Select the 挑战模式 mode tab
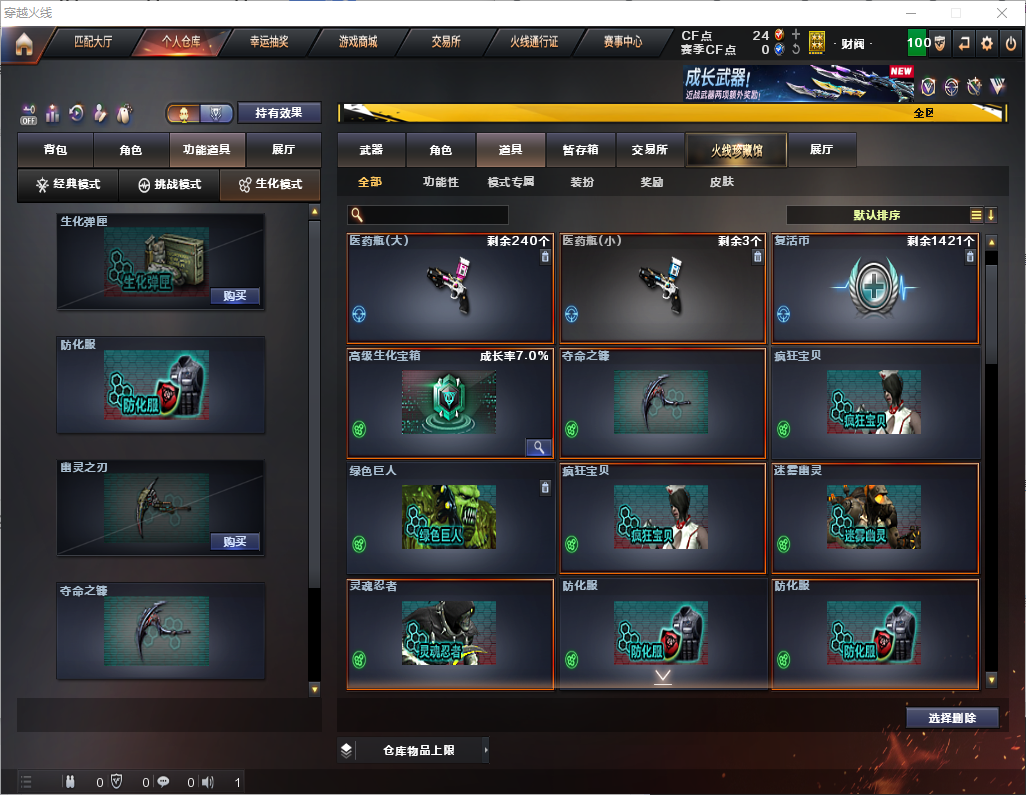The height and width of the screenshot is (795, 1026). 170,185
